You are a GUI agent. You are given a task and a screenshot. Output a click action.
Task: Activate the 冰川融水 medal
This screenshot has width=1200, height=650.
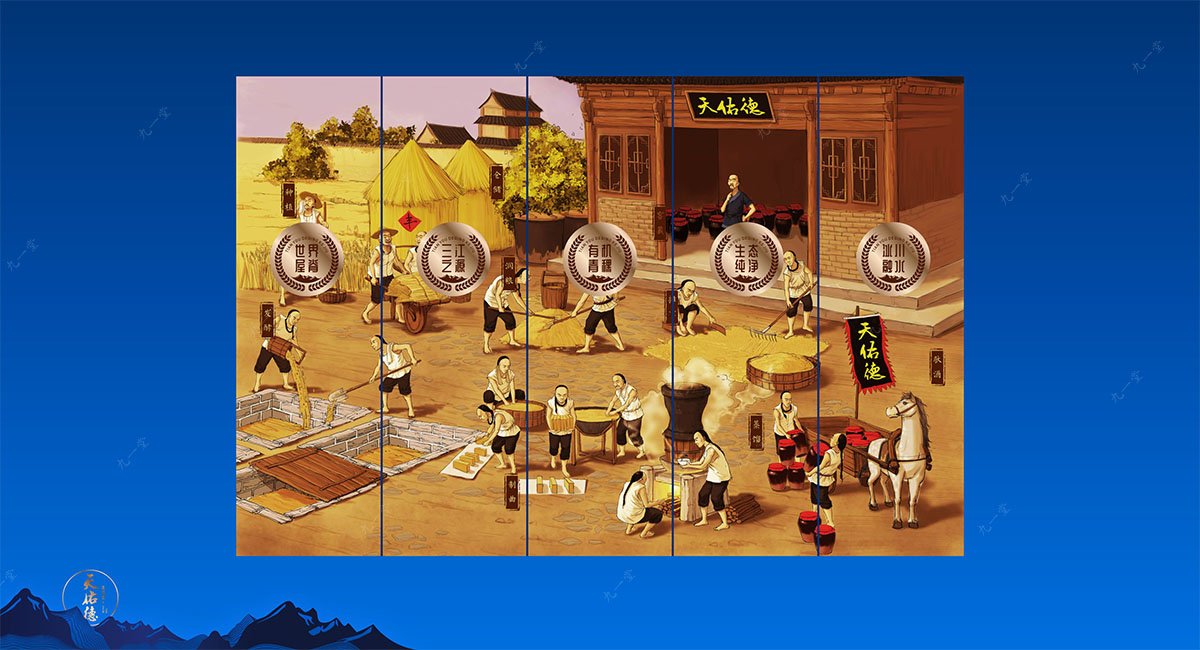coord(892,257)
